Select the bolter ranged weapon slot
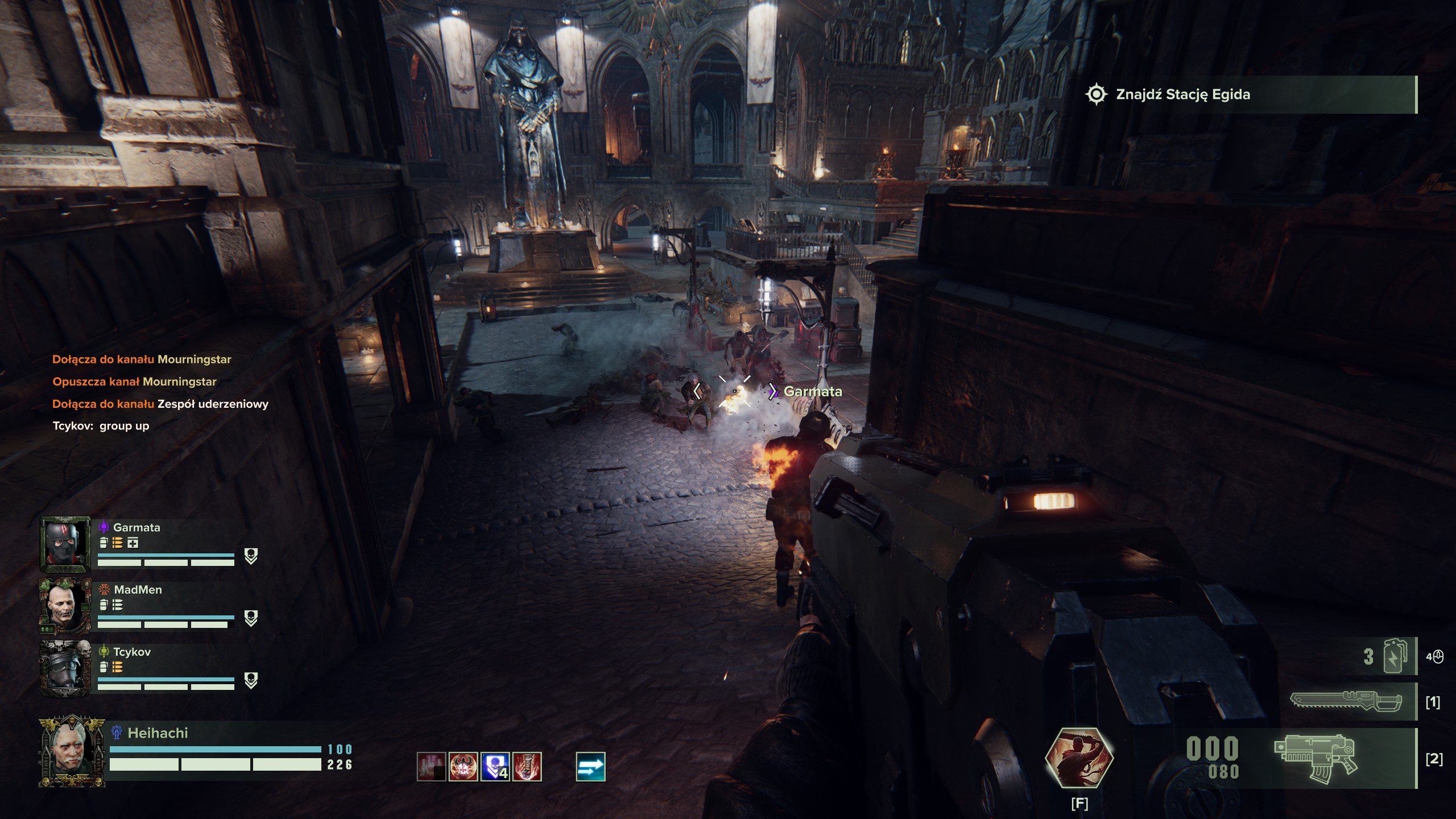Image resolution: width=1456 pixels, height=819 pixels. click(1315, 758)
